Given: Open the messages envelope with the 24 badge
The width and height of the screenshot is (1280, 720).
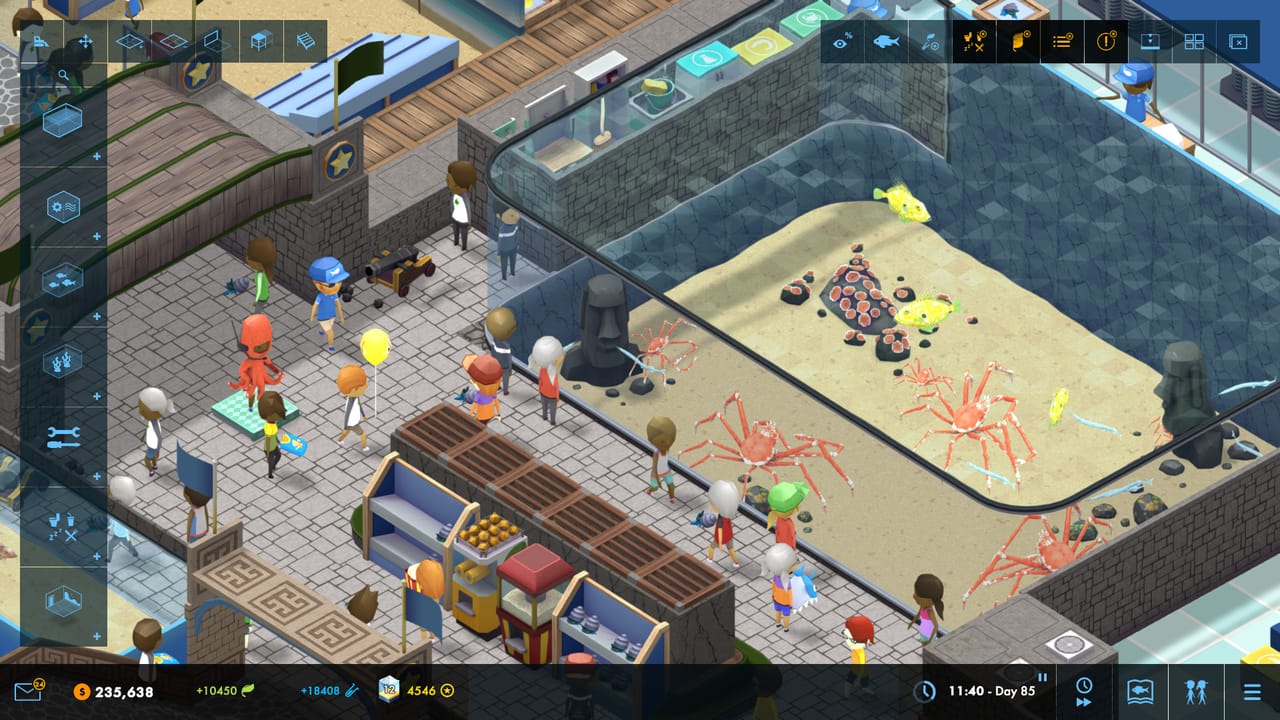Looking at the screenshot, I should (x=26, y=689).
